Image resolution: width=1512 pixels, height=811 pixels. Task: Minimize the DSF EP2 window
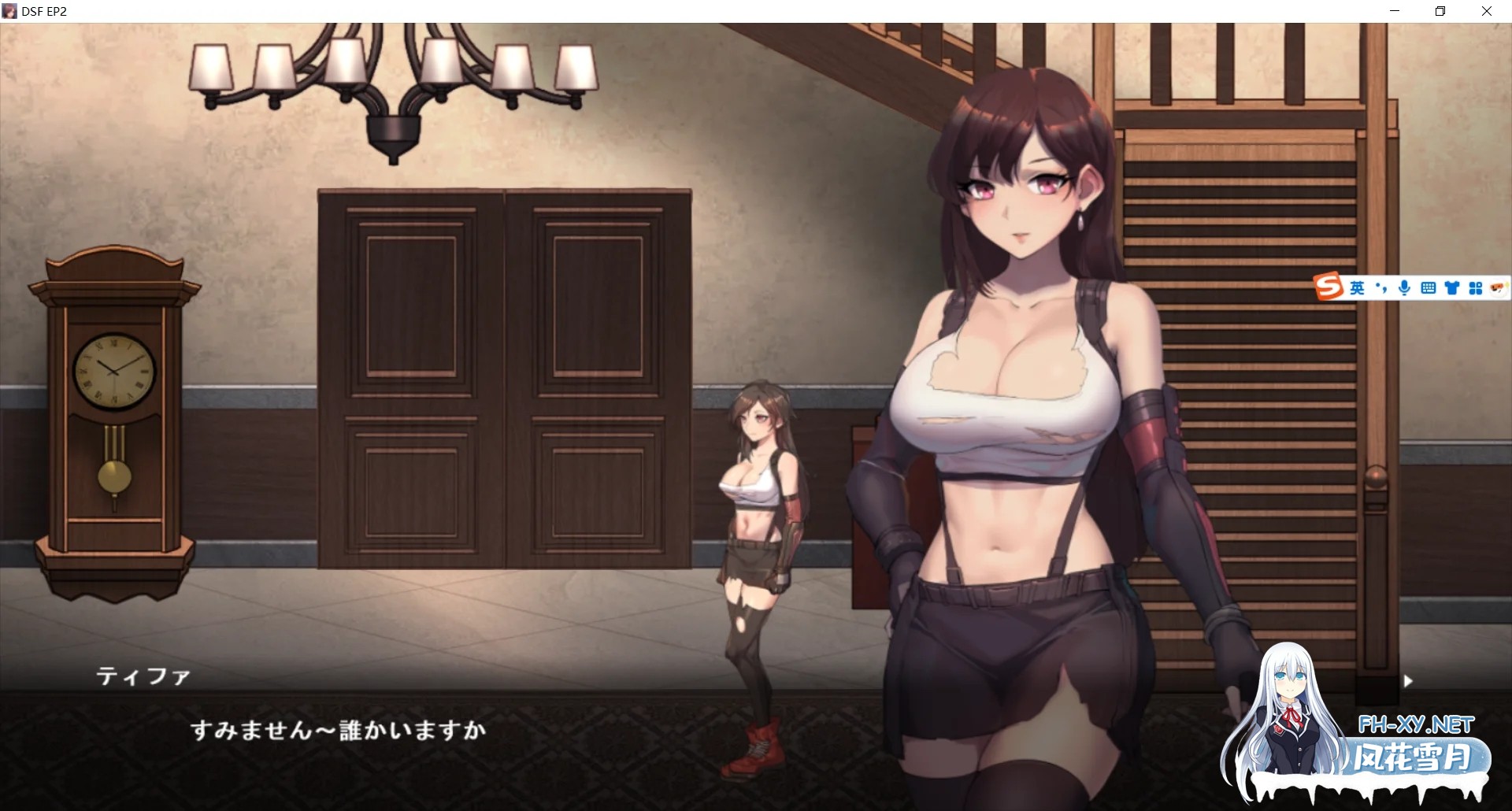pyautogui.click(x=1394, y=11)
